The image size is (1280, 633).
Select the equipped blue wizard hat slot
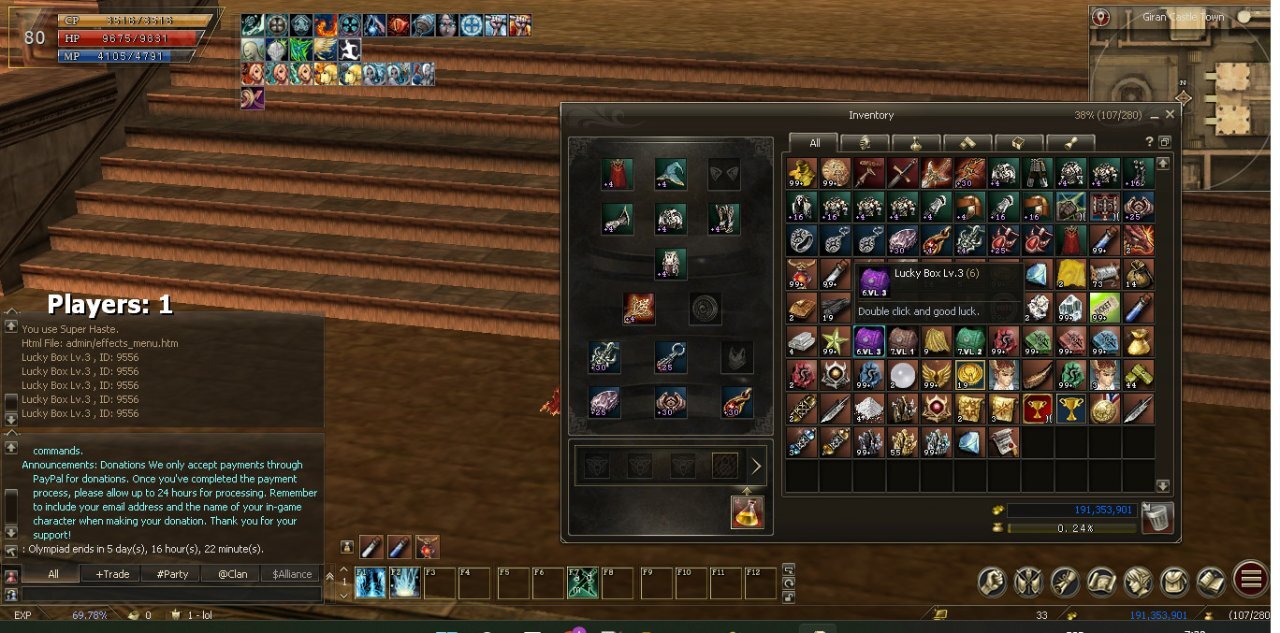click(x=670, y=174)
